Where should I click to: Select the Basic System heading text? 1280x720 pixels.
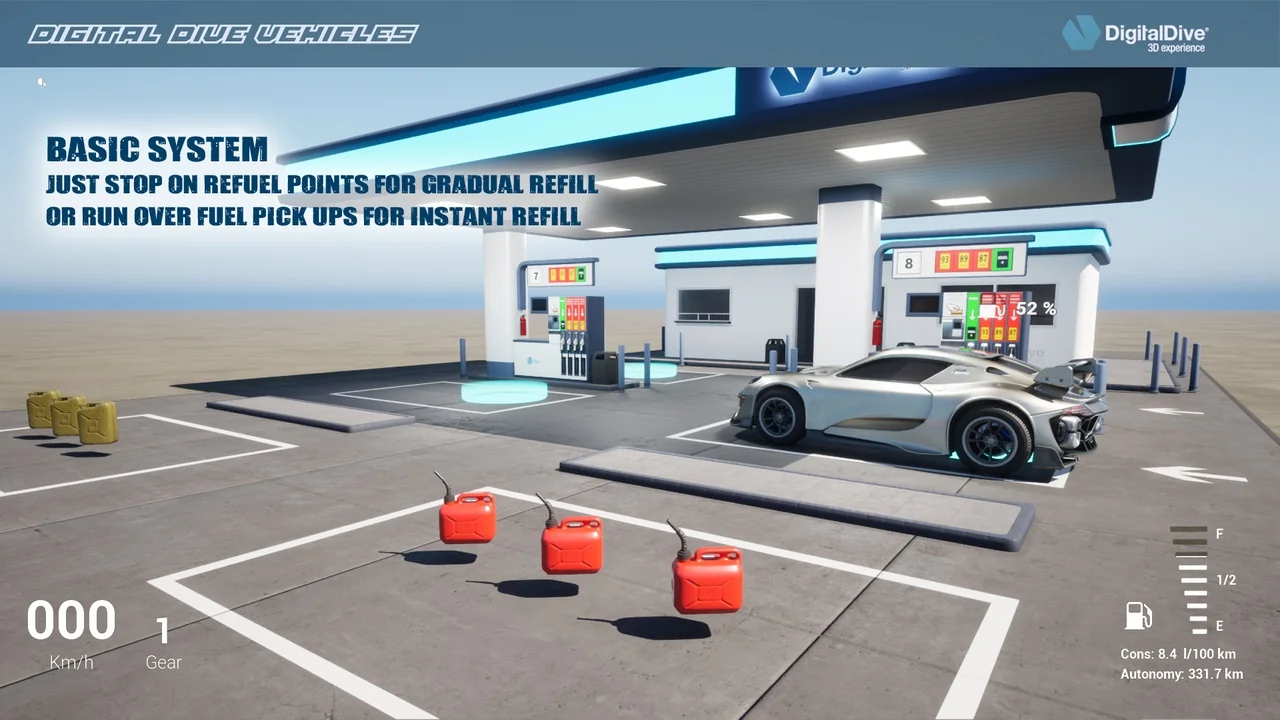click(x=157, y=150)
